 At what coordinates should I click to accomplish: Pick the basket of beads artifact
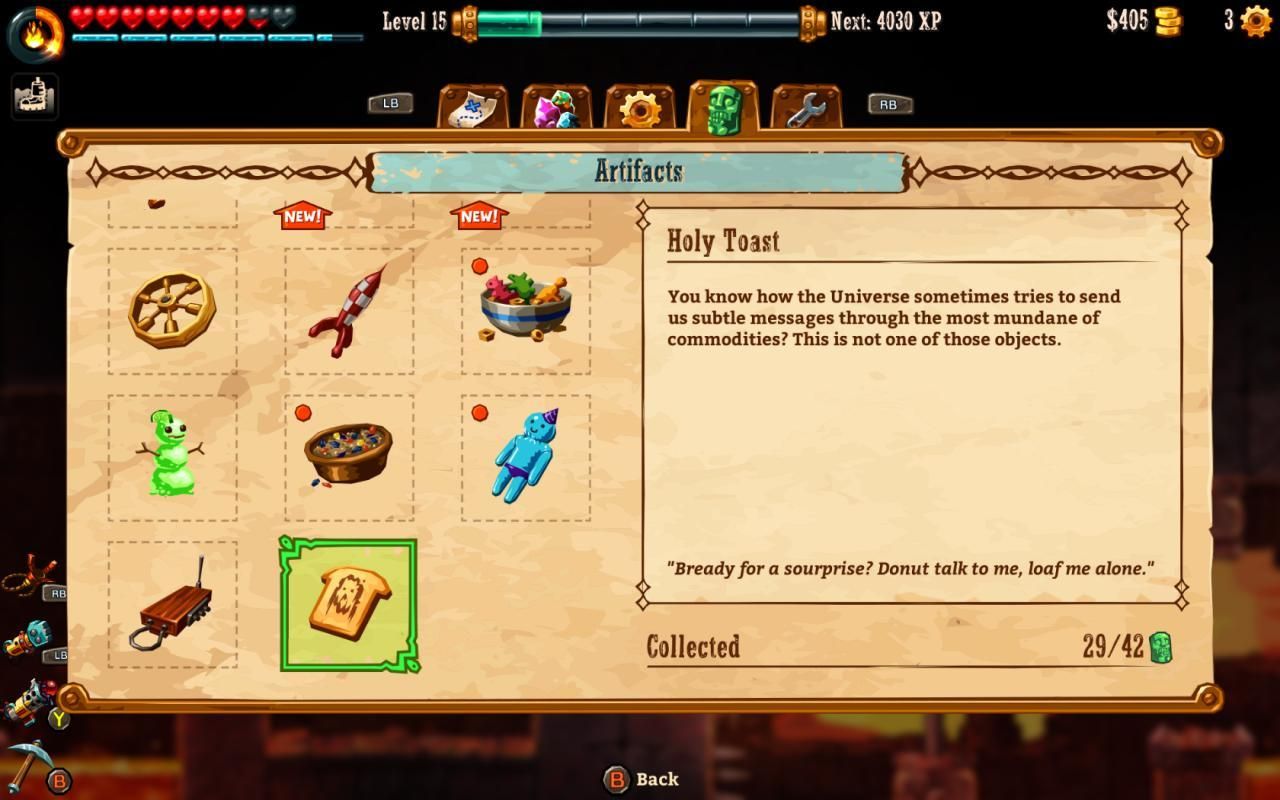pos(348,457)
